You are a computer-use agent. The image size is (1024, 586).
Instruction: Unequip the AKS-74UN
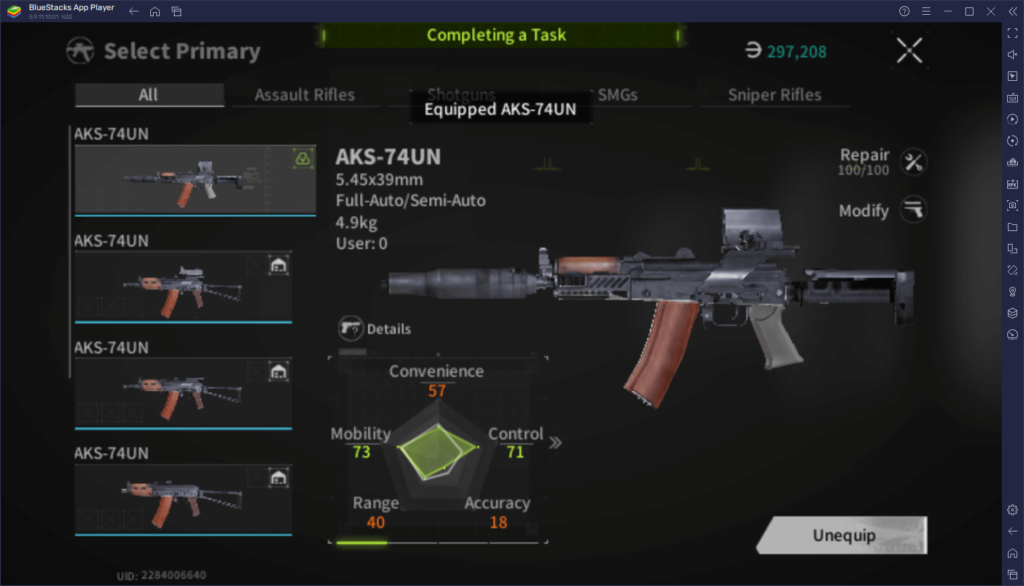[843, 535]
